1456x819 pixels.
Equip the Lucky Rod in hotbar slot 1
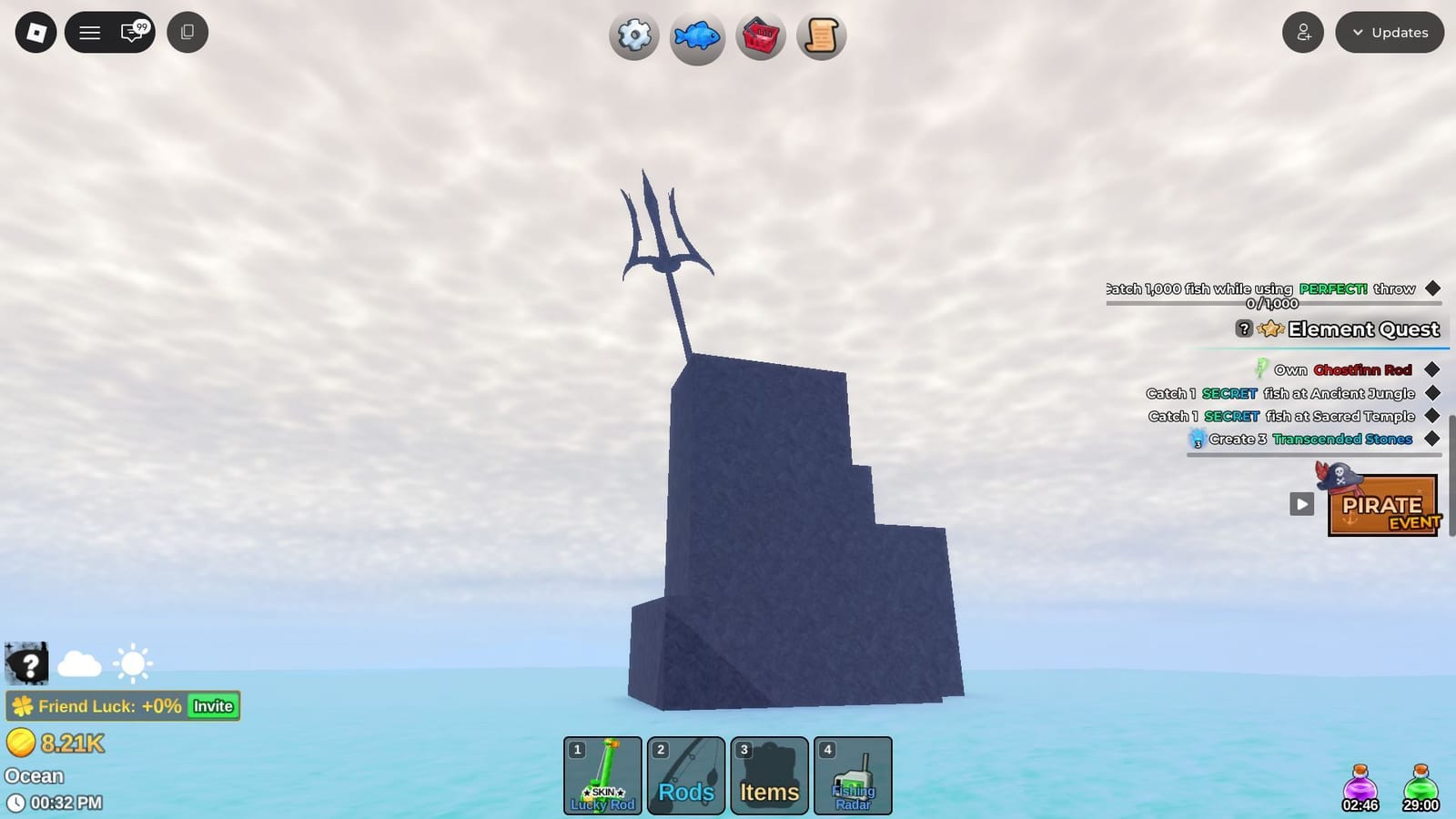tap(602, 775)
